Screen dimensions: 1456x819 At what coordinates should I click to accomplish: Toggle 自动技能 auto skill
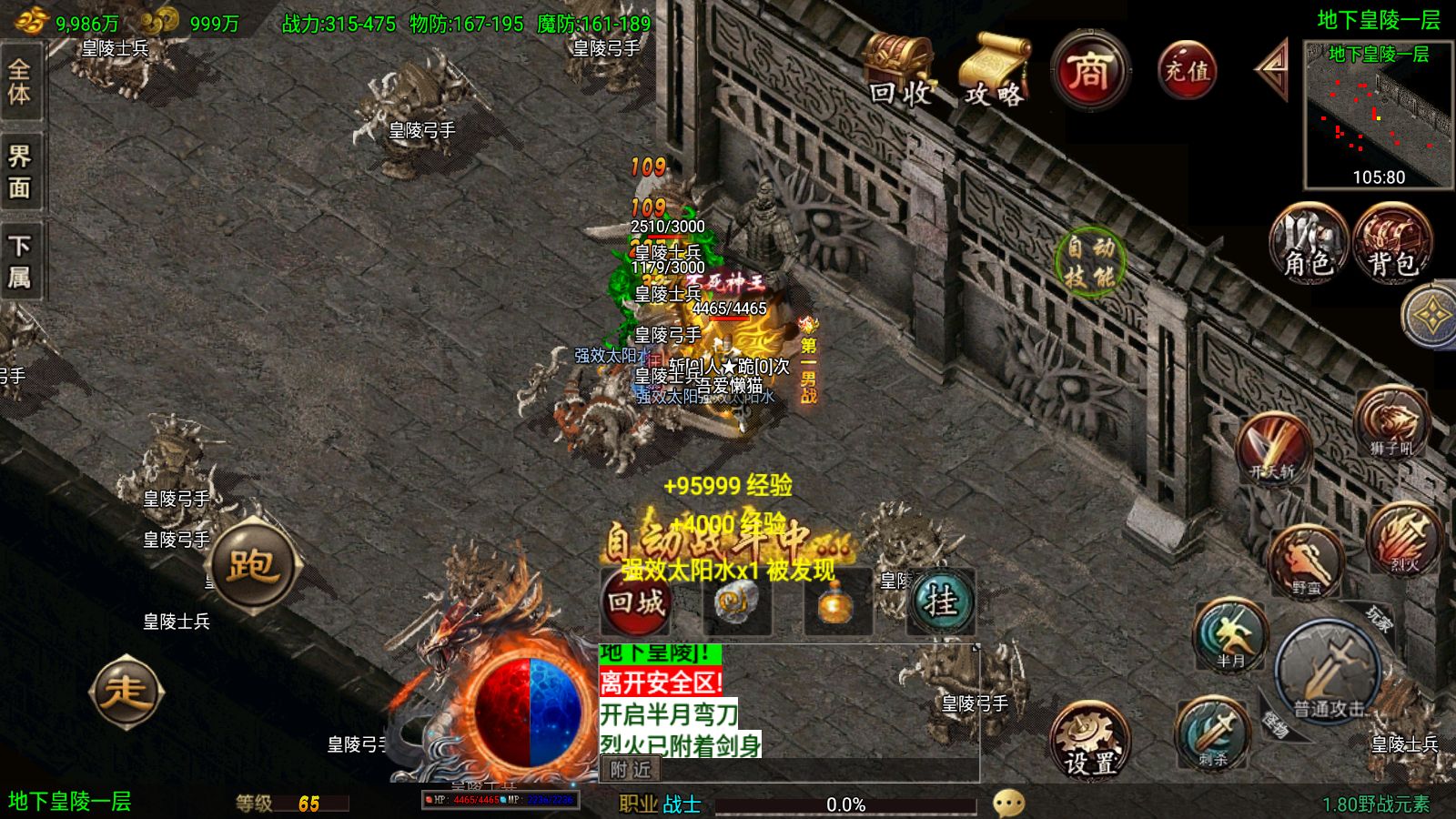pyautogui.click(x=1090, y=261)
